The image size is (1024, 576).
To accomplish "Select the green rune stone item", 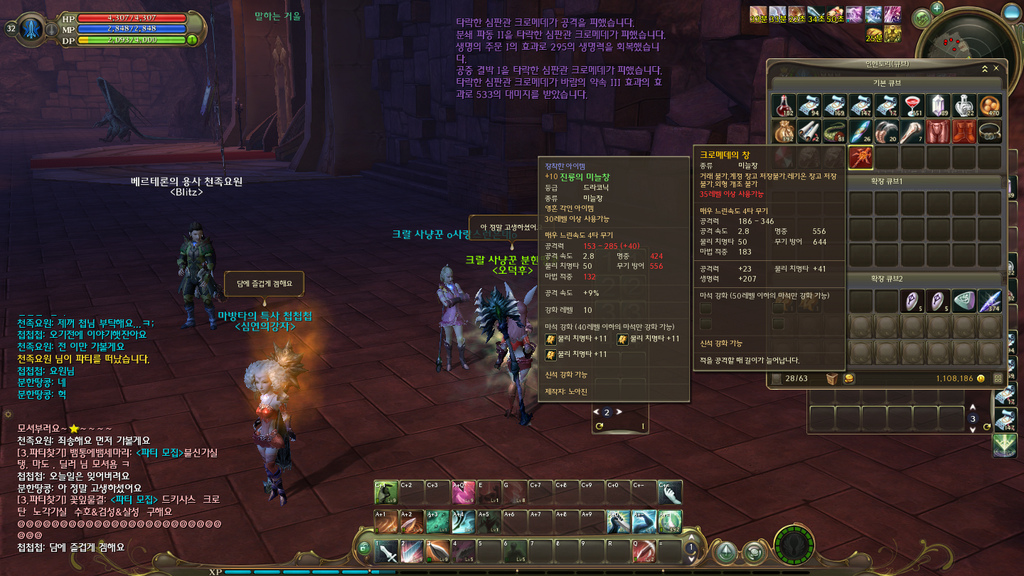I will click(963, 301).
